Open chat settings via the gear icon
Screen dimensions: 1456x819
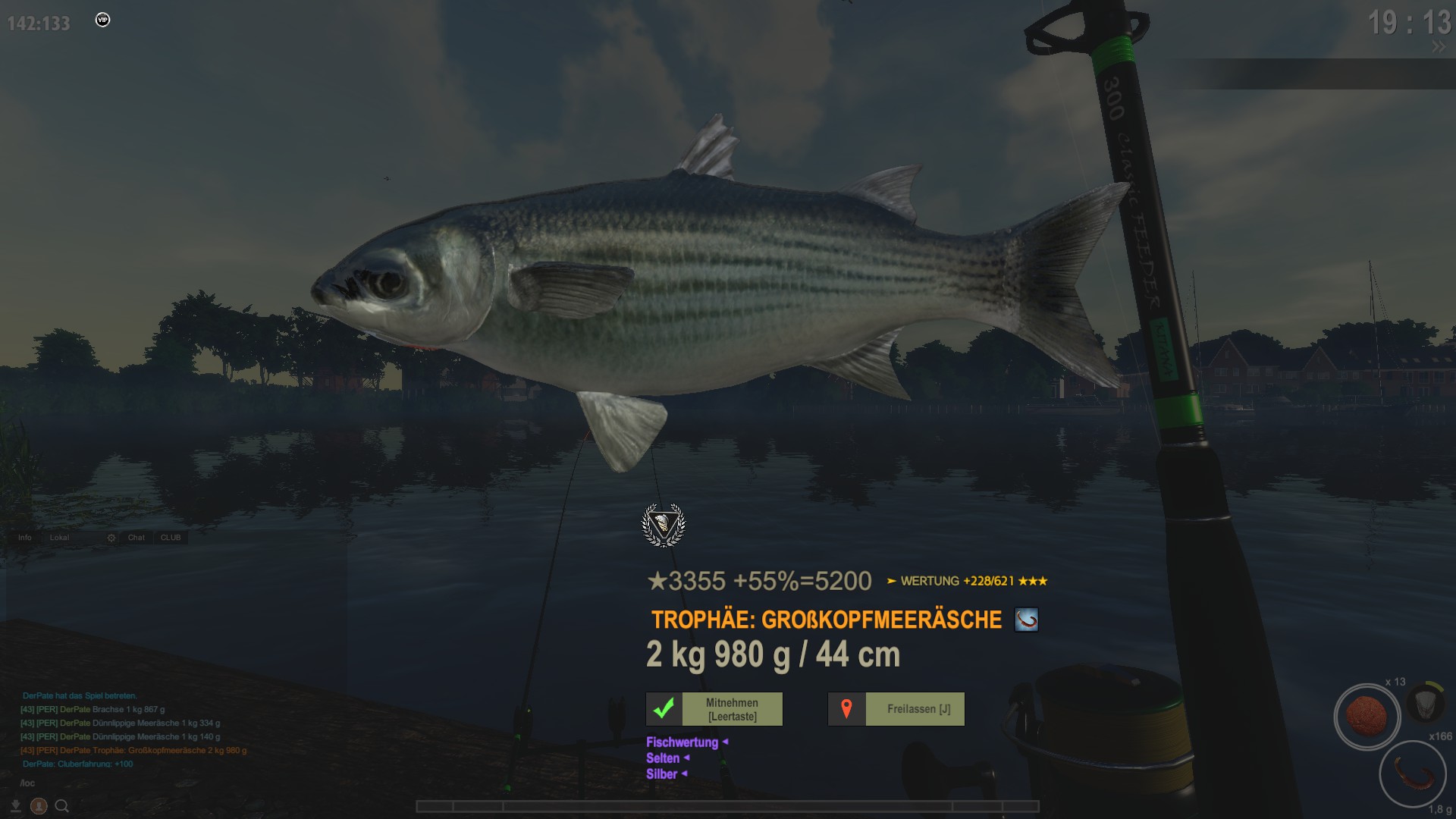[x=111, y=538]
